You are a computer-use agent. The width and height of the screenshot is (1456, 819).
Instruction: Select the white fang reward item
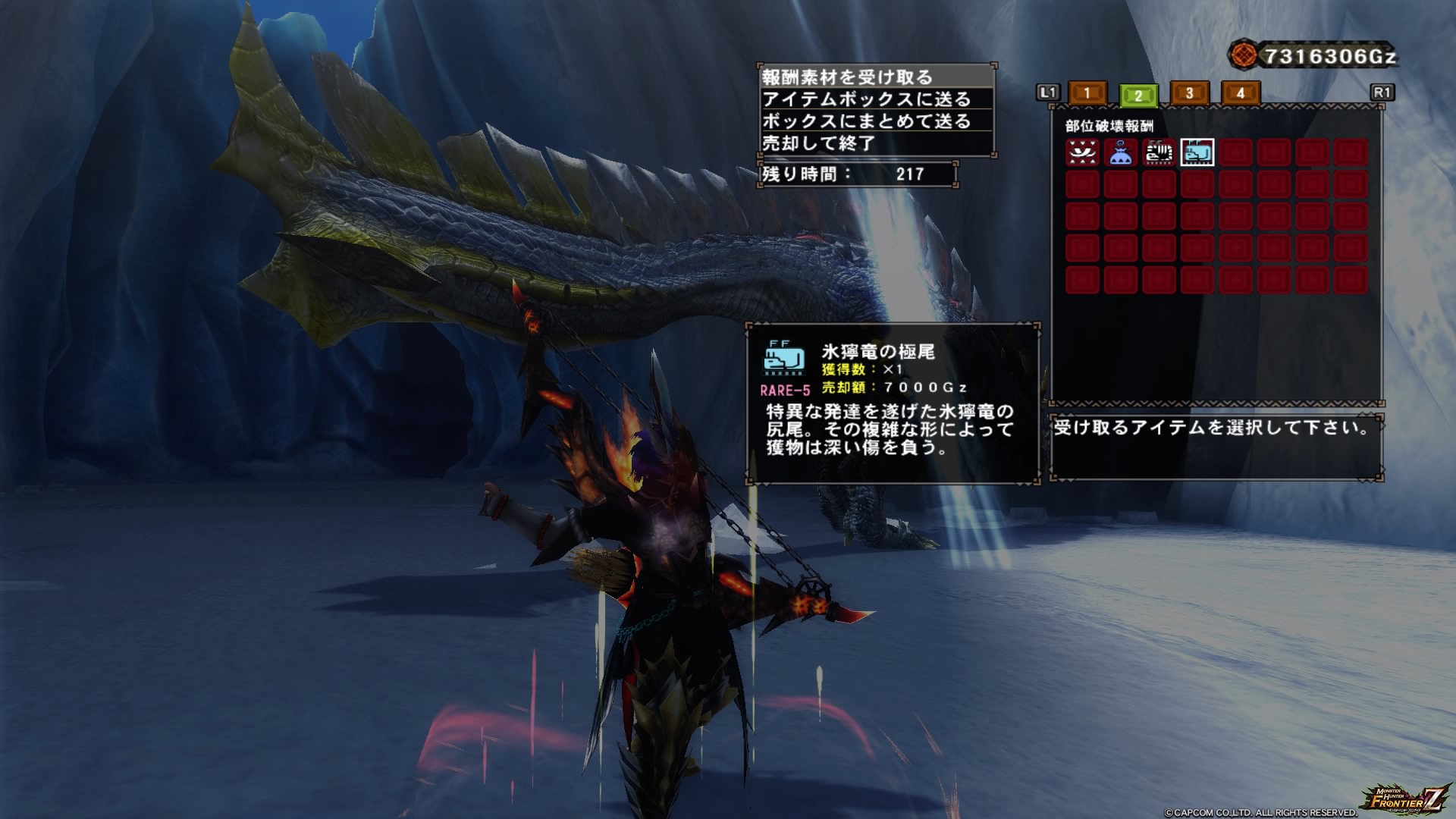(1082, 153)
